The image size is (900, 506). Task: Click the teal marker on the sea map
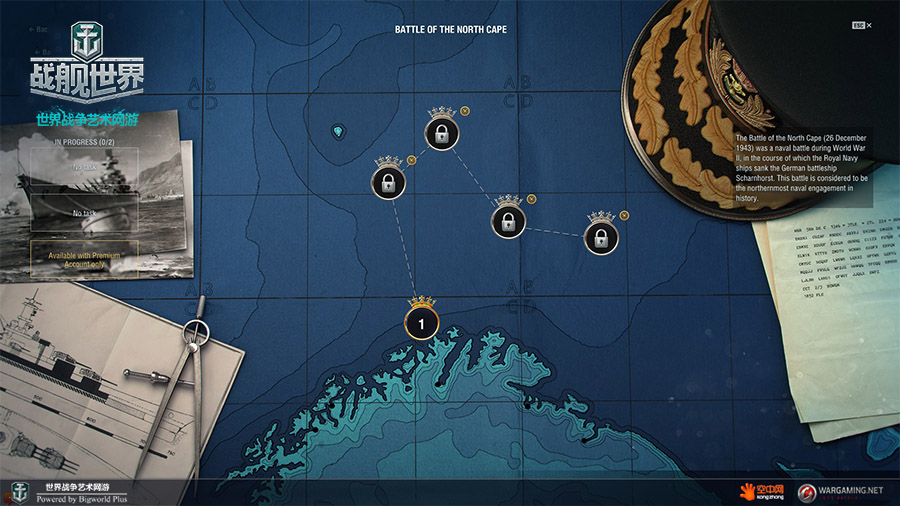coord(337,132)
